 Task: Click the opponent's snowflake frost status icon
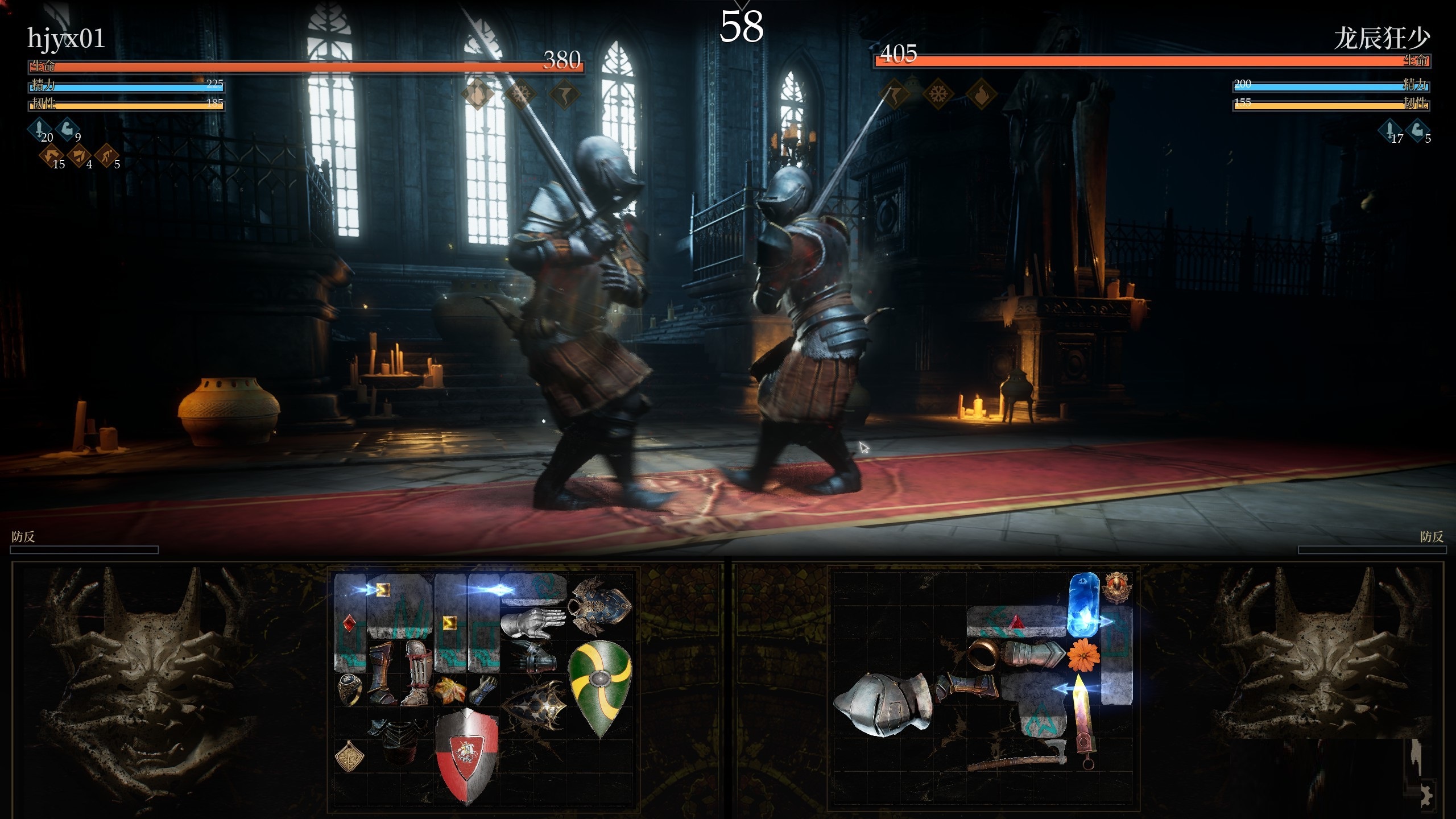tap(937, 93)
